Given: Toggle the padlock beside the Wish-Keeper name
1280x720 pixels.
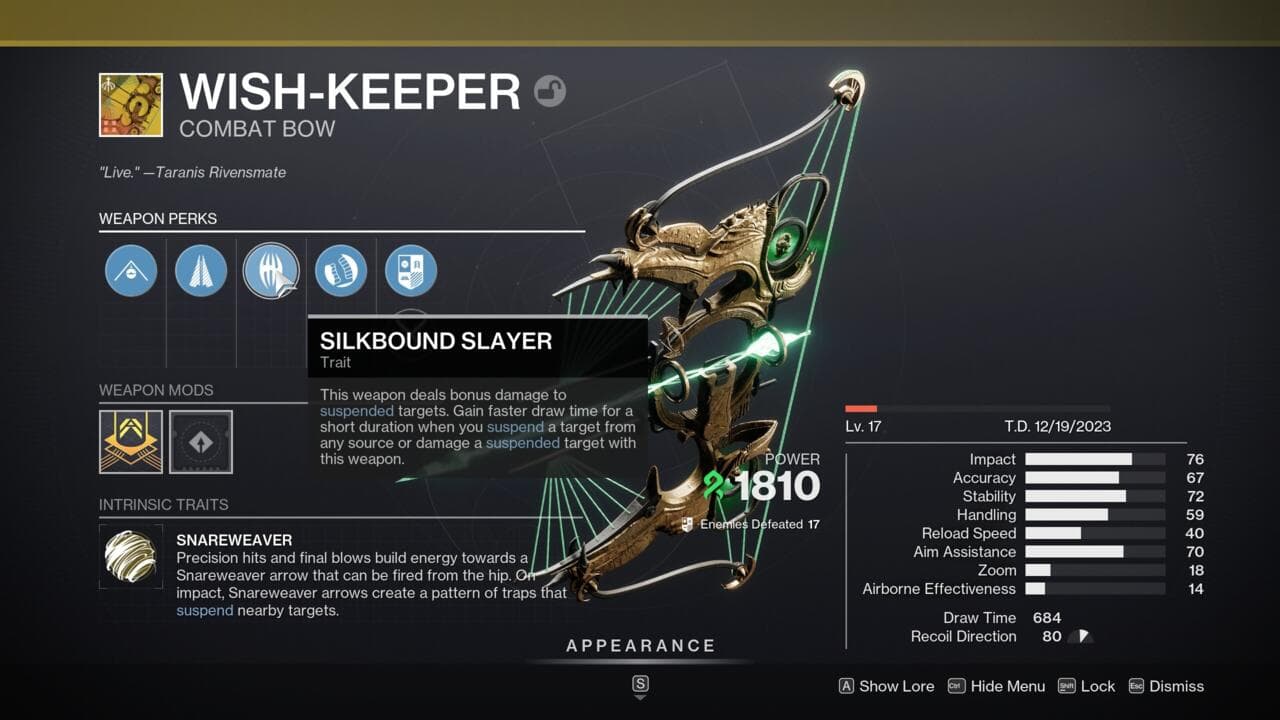Looking at the screenshot, I should [x=550, y=90].
